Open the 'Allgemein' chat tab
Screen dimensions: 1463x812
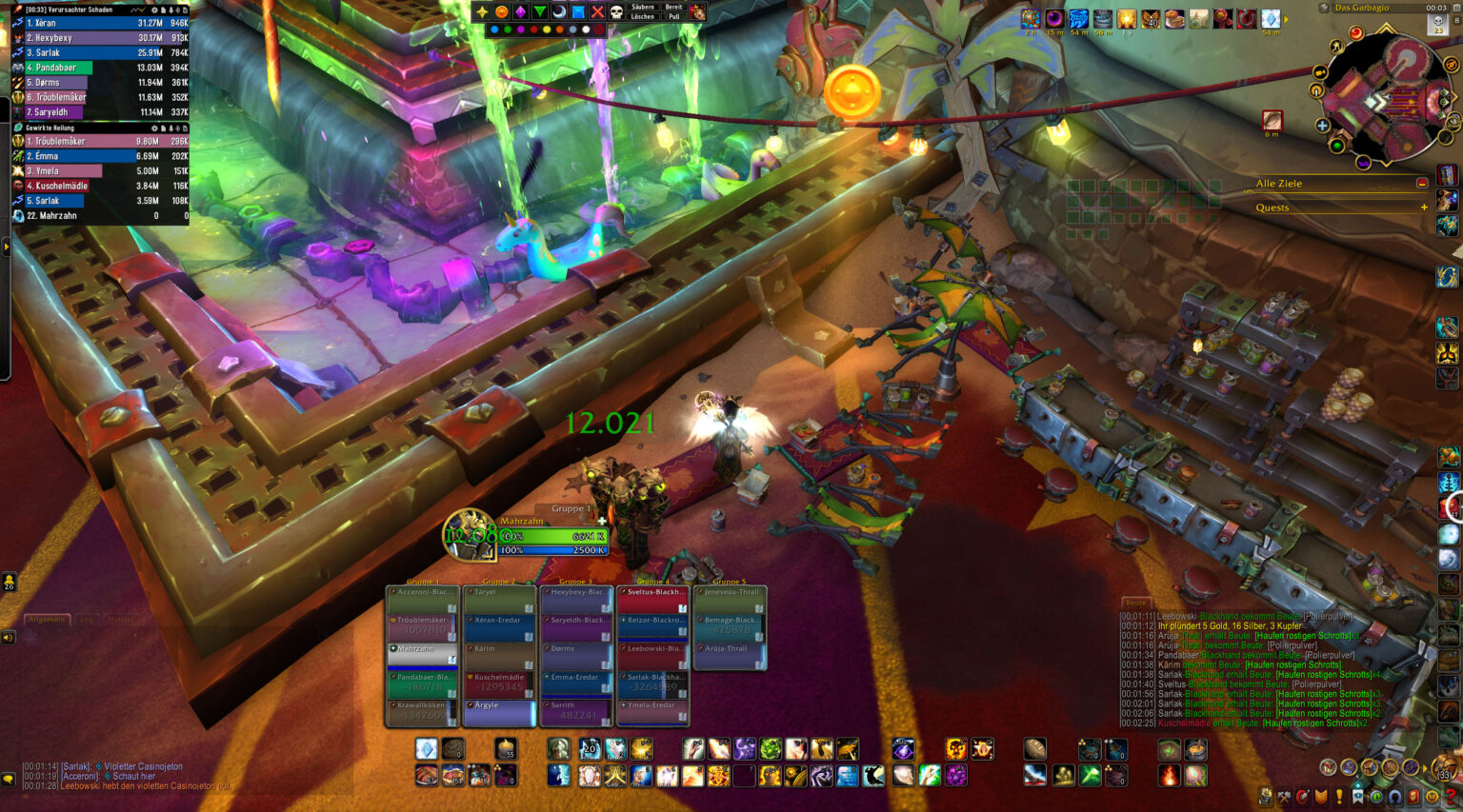tap(46, 620)
